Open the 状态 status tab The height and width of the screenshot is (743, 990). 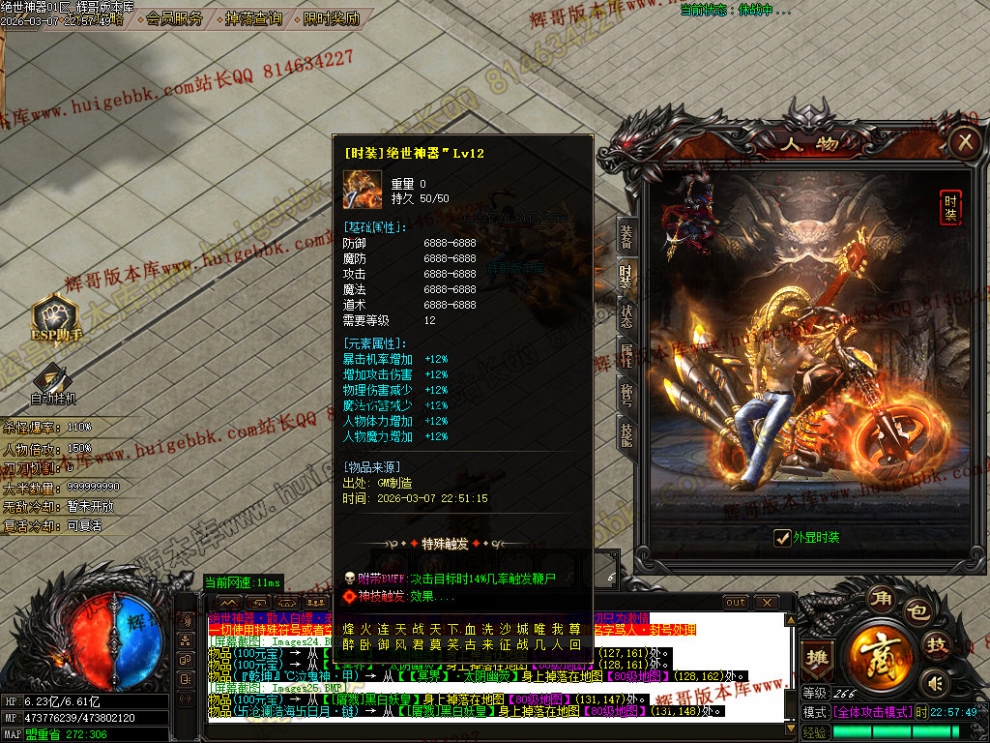pos(626,316)
